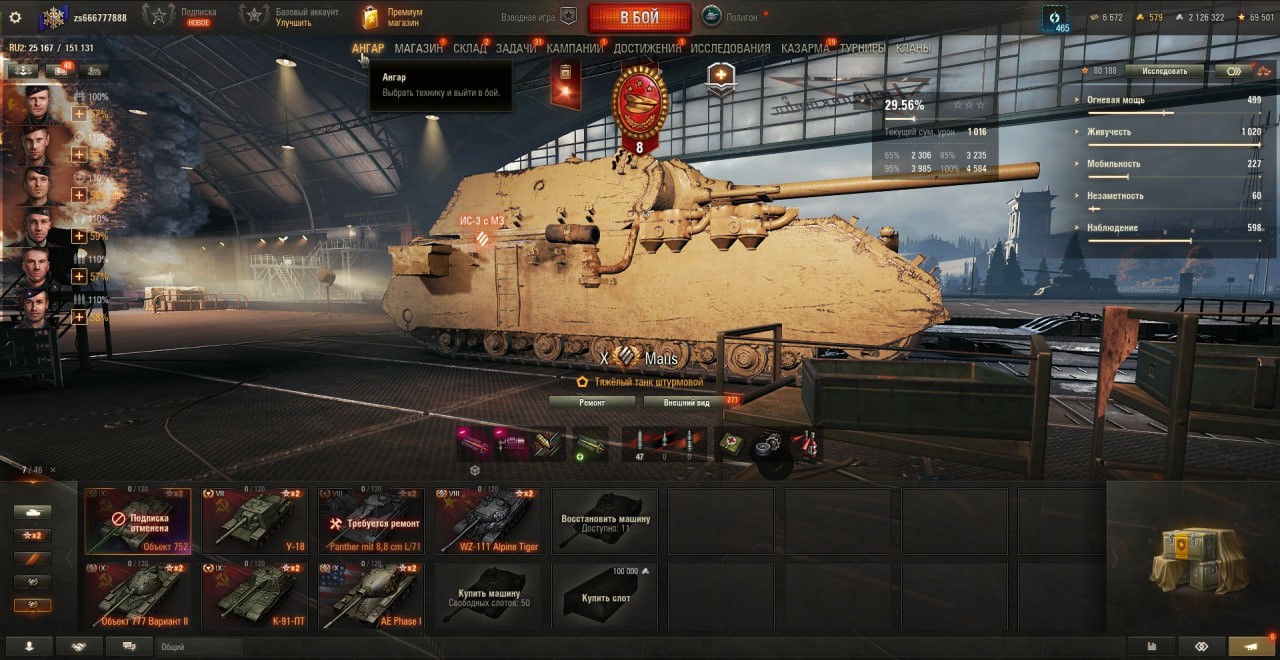
Task: Open the ИССЛЕДОВАНИЯ tab
Action: point(730,48)
